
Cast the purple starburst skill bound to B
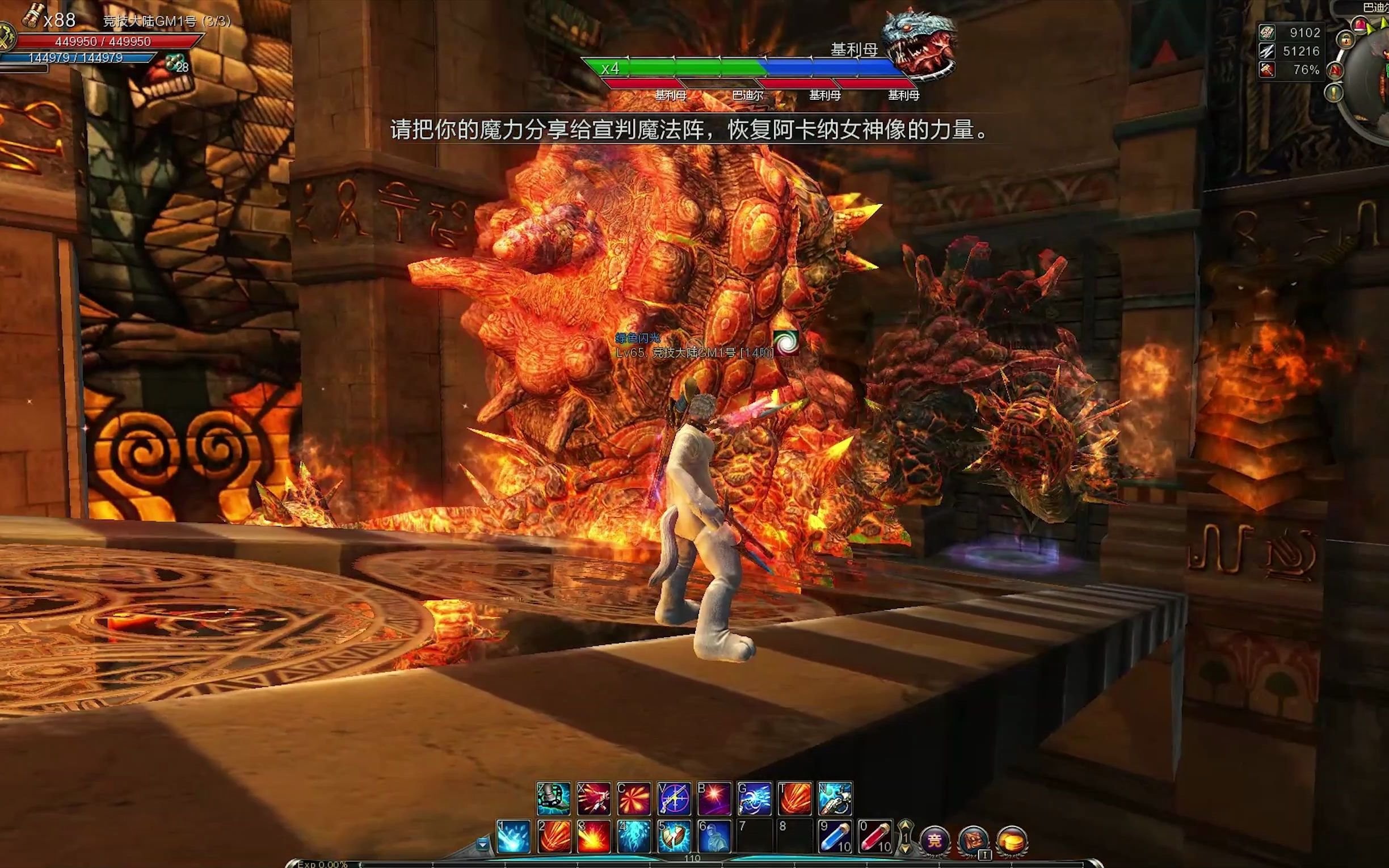(714, 798)
